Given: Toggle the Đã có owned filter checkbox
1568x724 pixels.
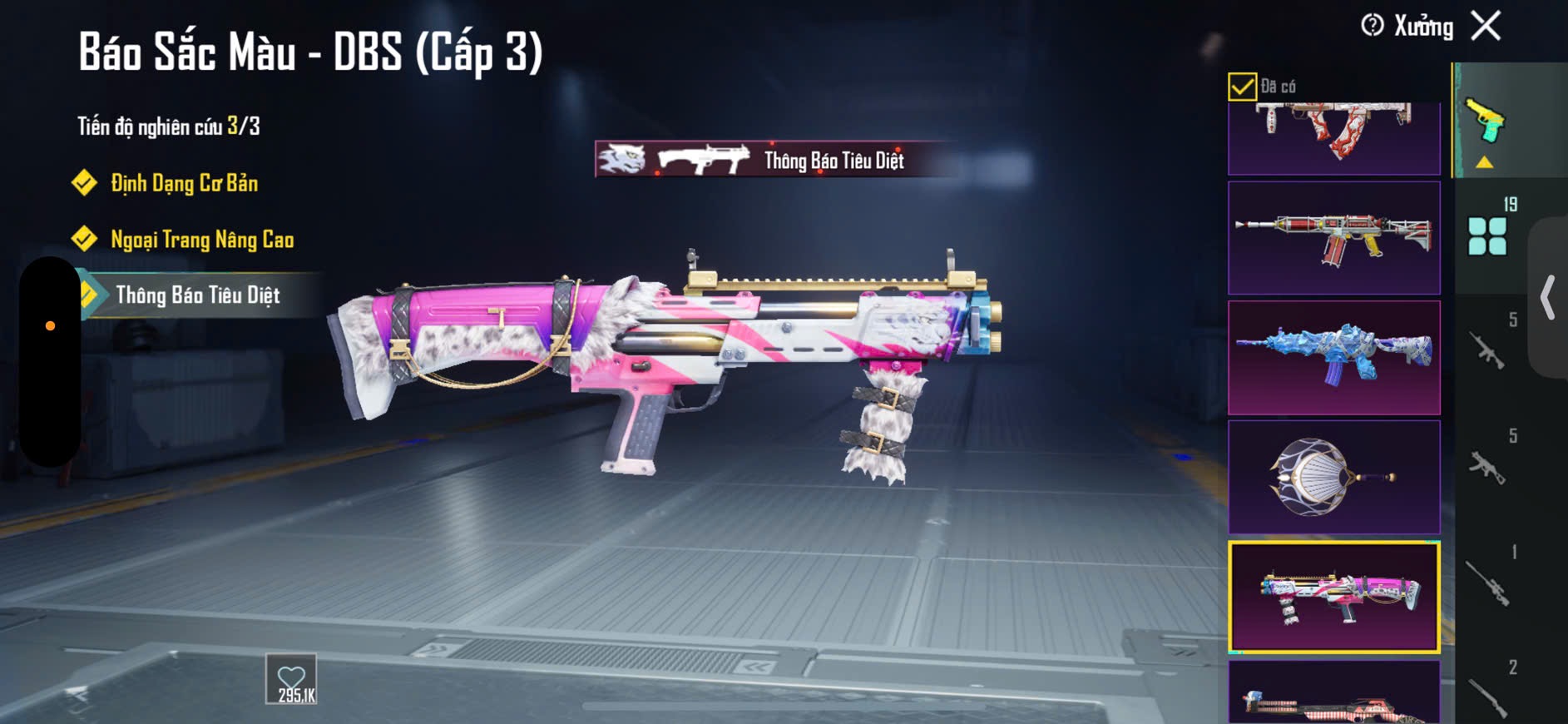Looking at the screenshot, I should click(1242, 87).
